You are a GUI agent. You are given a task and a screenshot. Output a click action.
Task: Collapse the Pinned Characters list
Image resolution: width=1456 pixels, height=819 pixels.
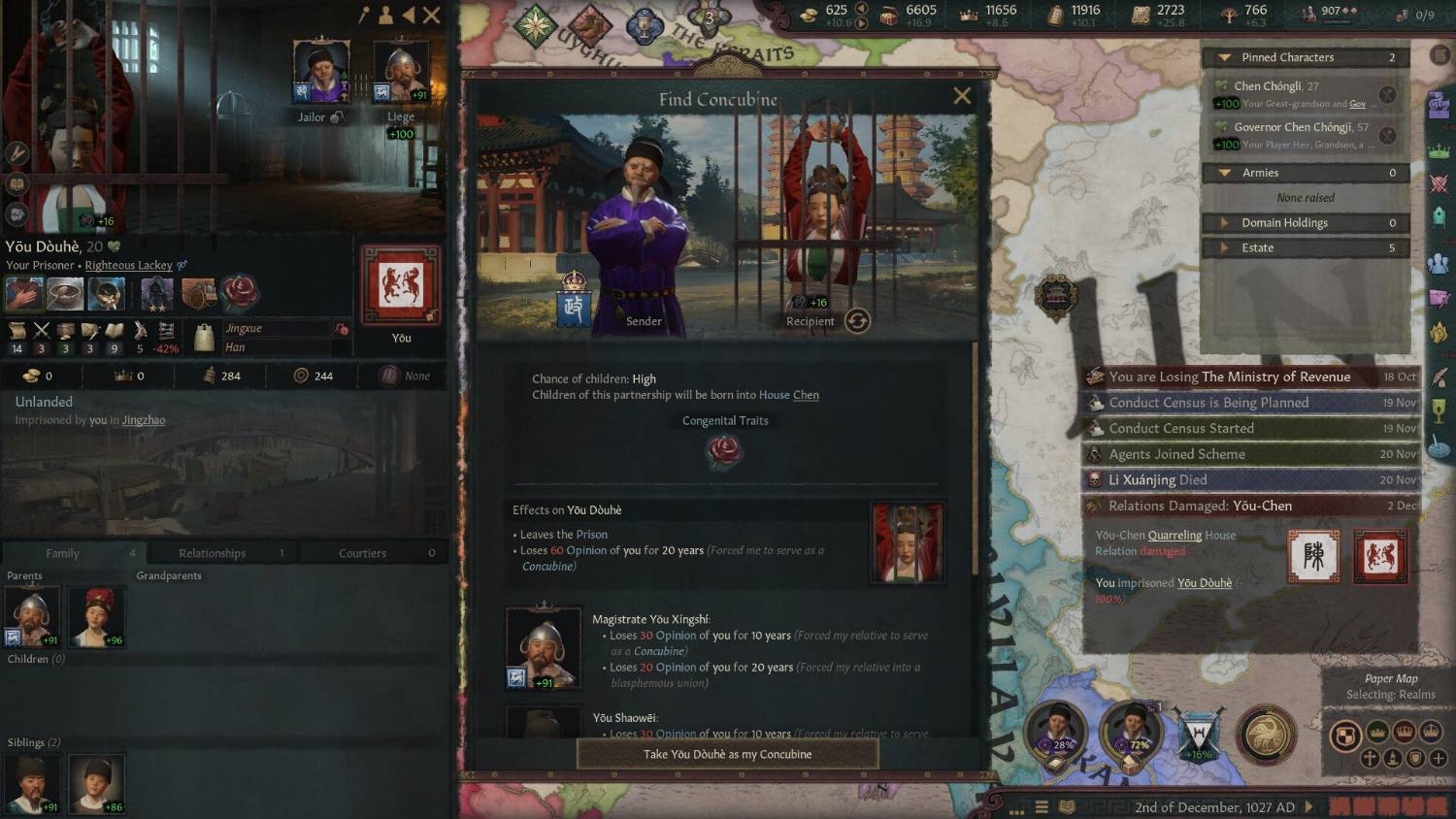click(1225, 57)
